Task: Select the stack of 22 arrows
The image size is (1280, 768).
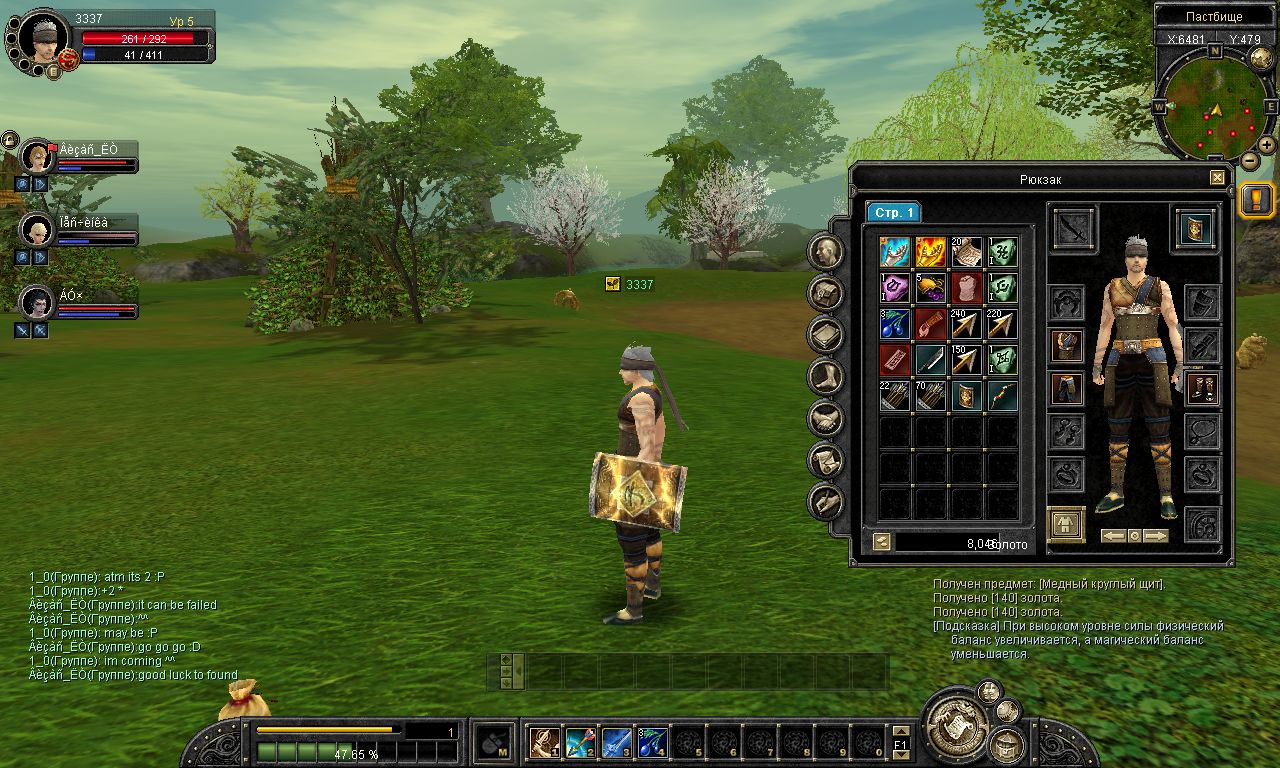Action: tap(894, 396)
